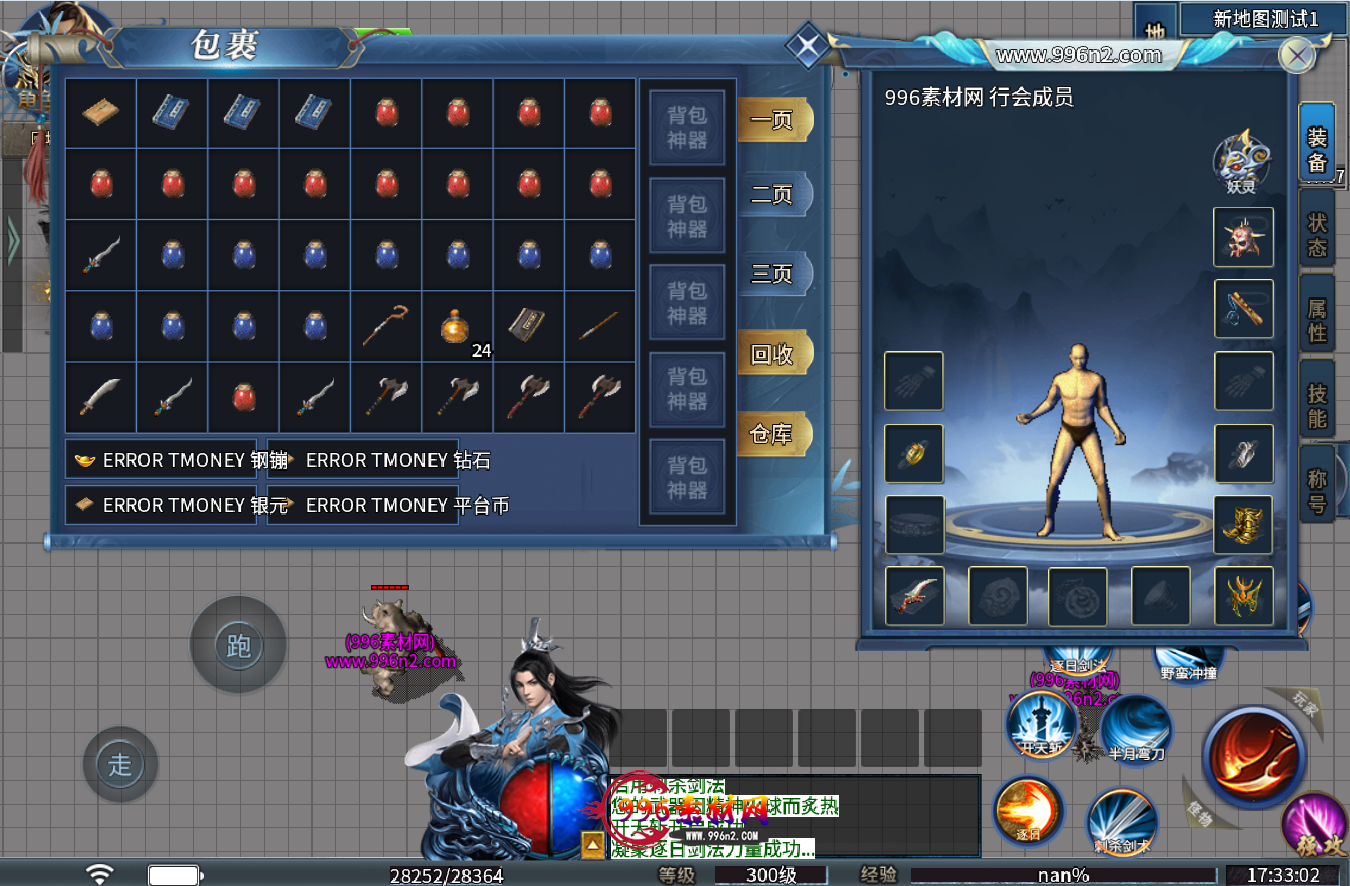Screen dimensions: 1350x886
Task: Show the 属性 attributes tab
Action: tap(1317, 320)
